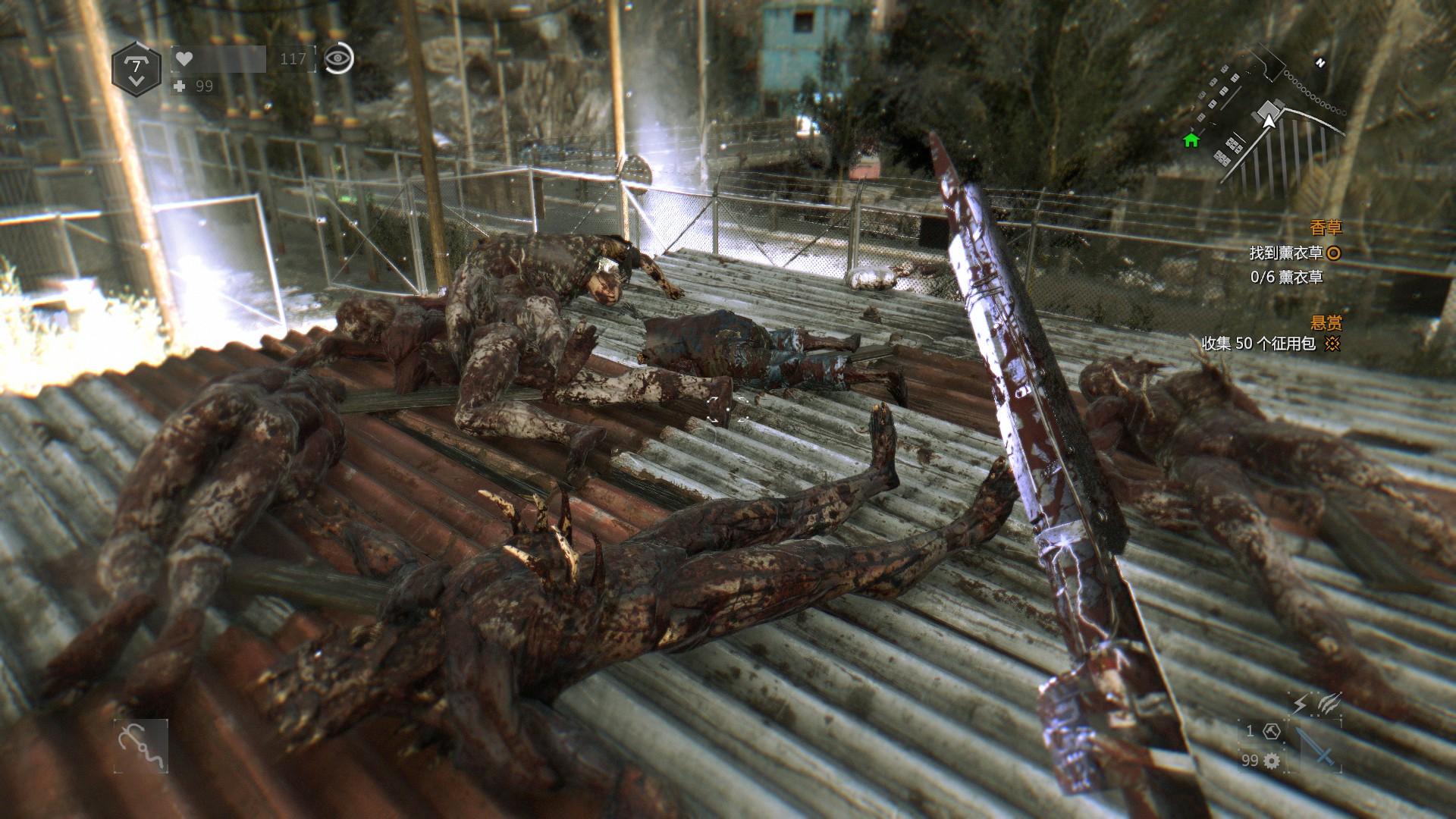Select the green safe house marker
The width and height of the screenshot is (1456, 819).
click(x=1191, y=140)
